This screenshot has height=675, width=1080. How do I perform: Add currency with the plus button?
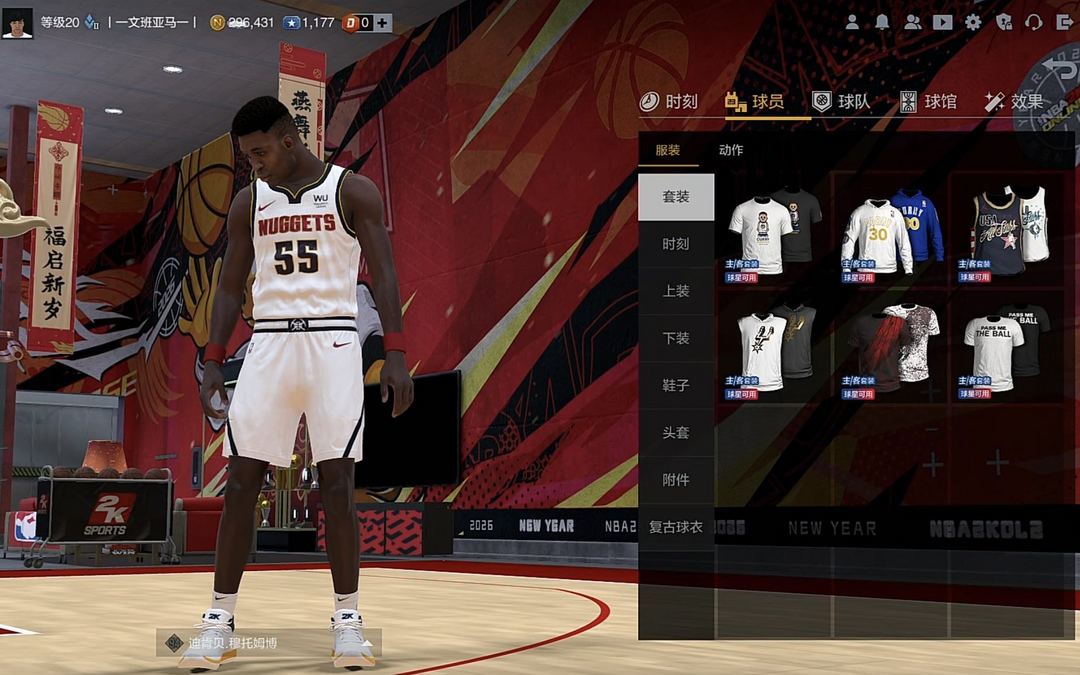[x=381, y=23]
